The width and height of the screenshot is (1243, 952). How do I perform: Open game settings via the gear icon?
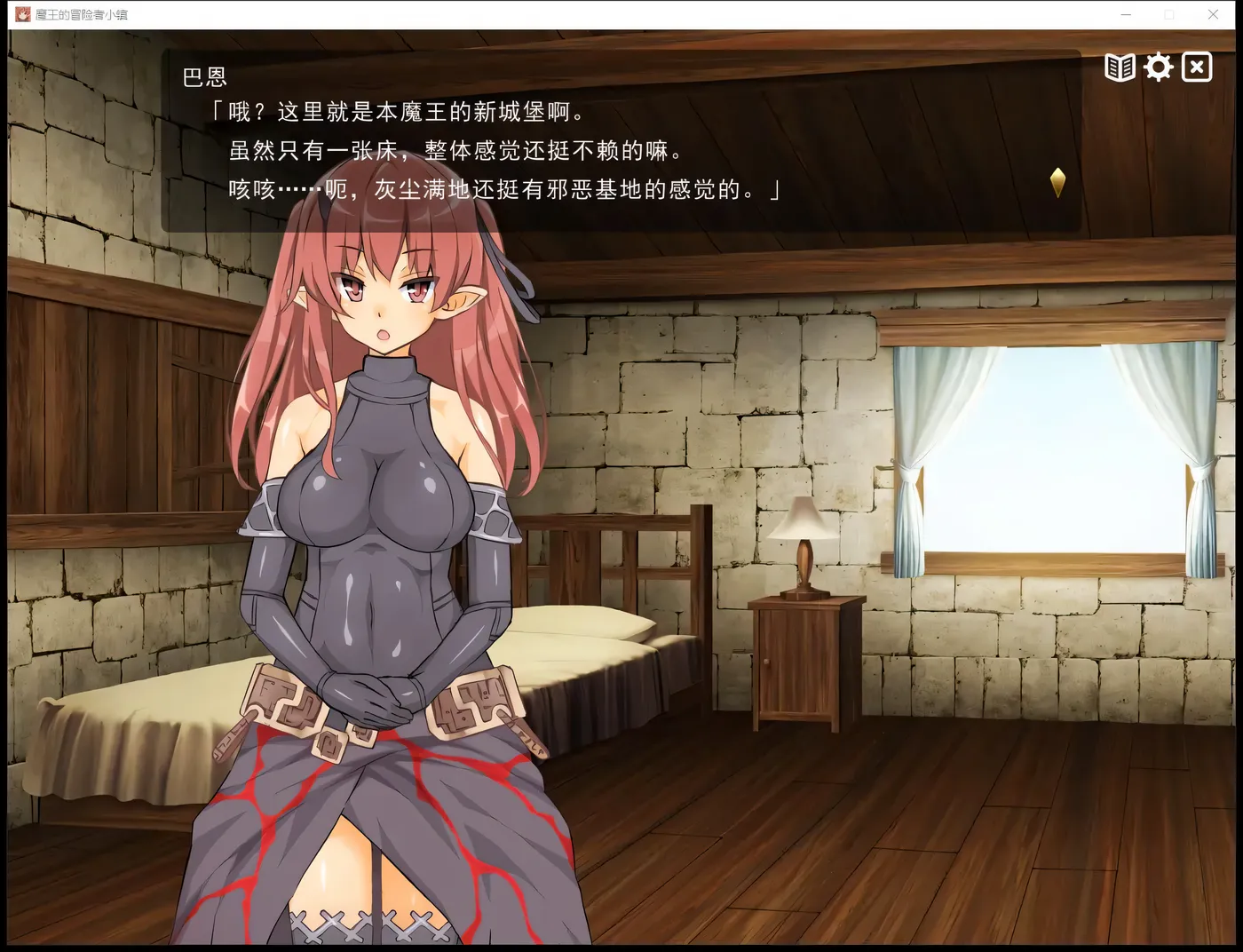1158,67
